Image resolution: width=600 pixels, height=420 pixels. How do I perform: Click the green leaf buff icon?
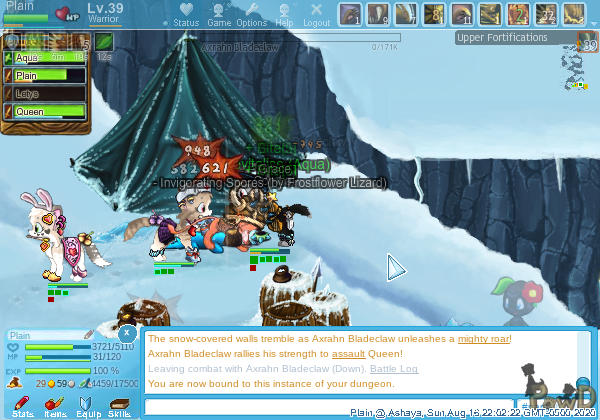(x=104, y=42)
